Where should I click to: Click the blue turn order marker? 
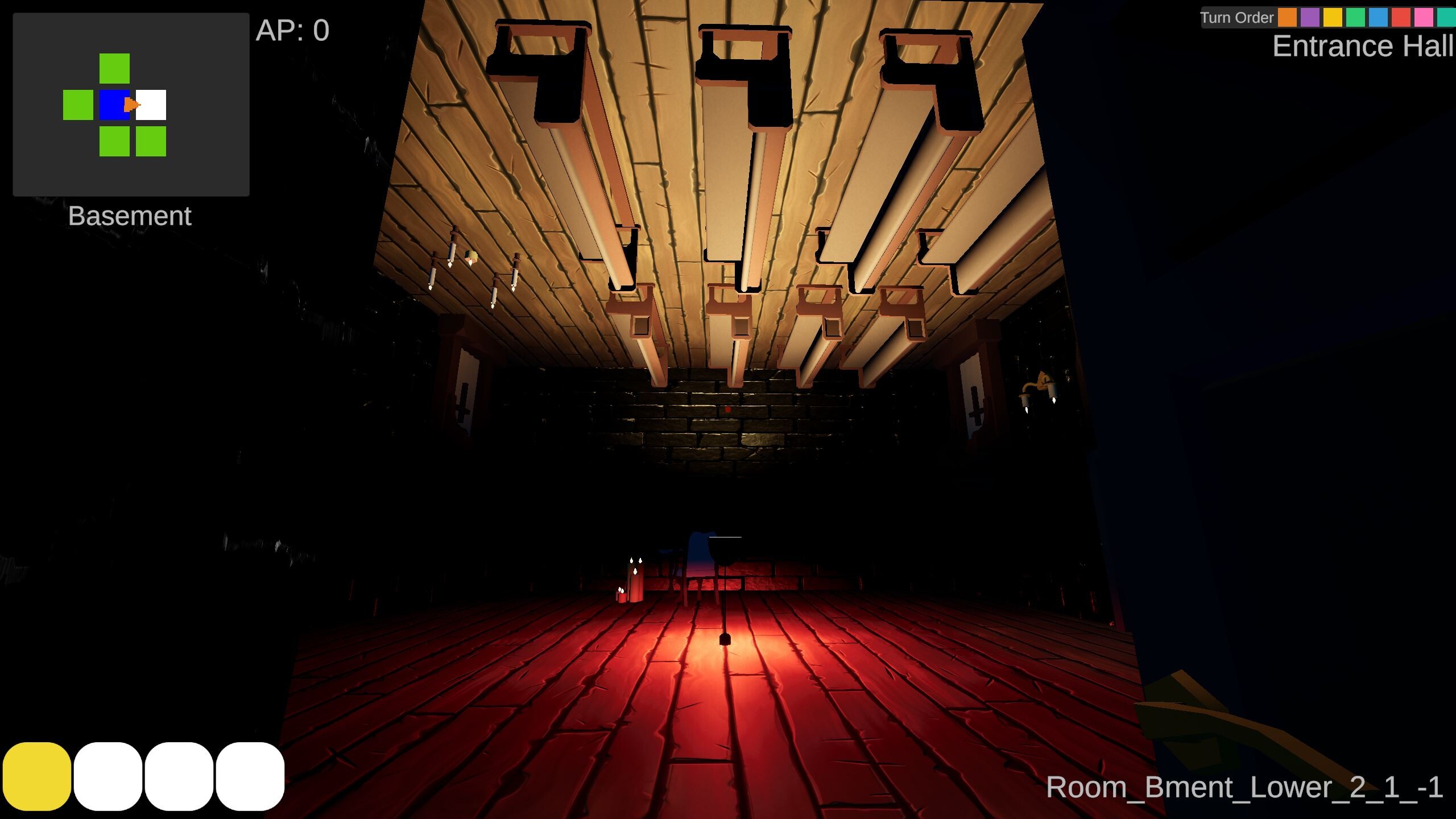pos(1378,17)
